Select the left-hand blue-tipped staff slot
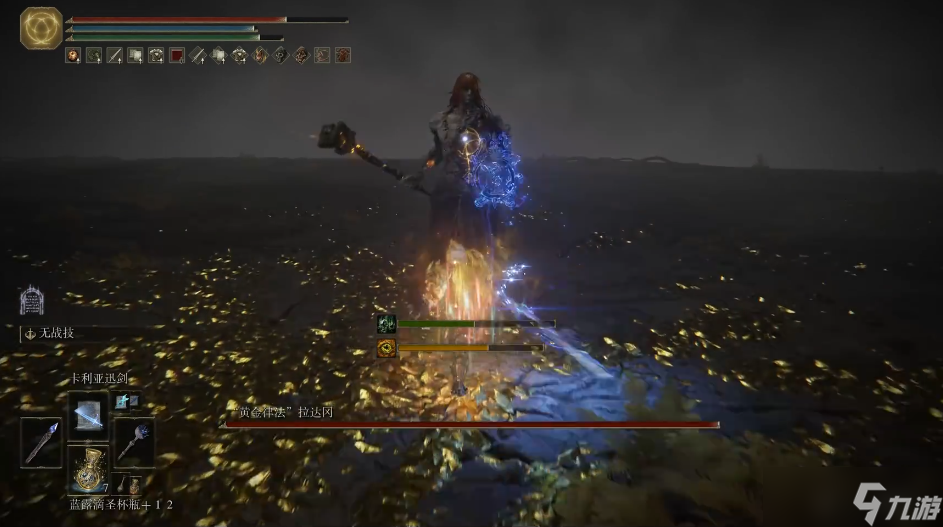This screenshot has height=527, width=943. click(x=42, y=442)
